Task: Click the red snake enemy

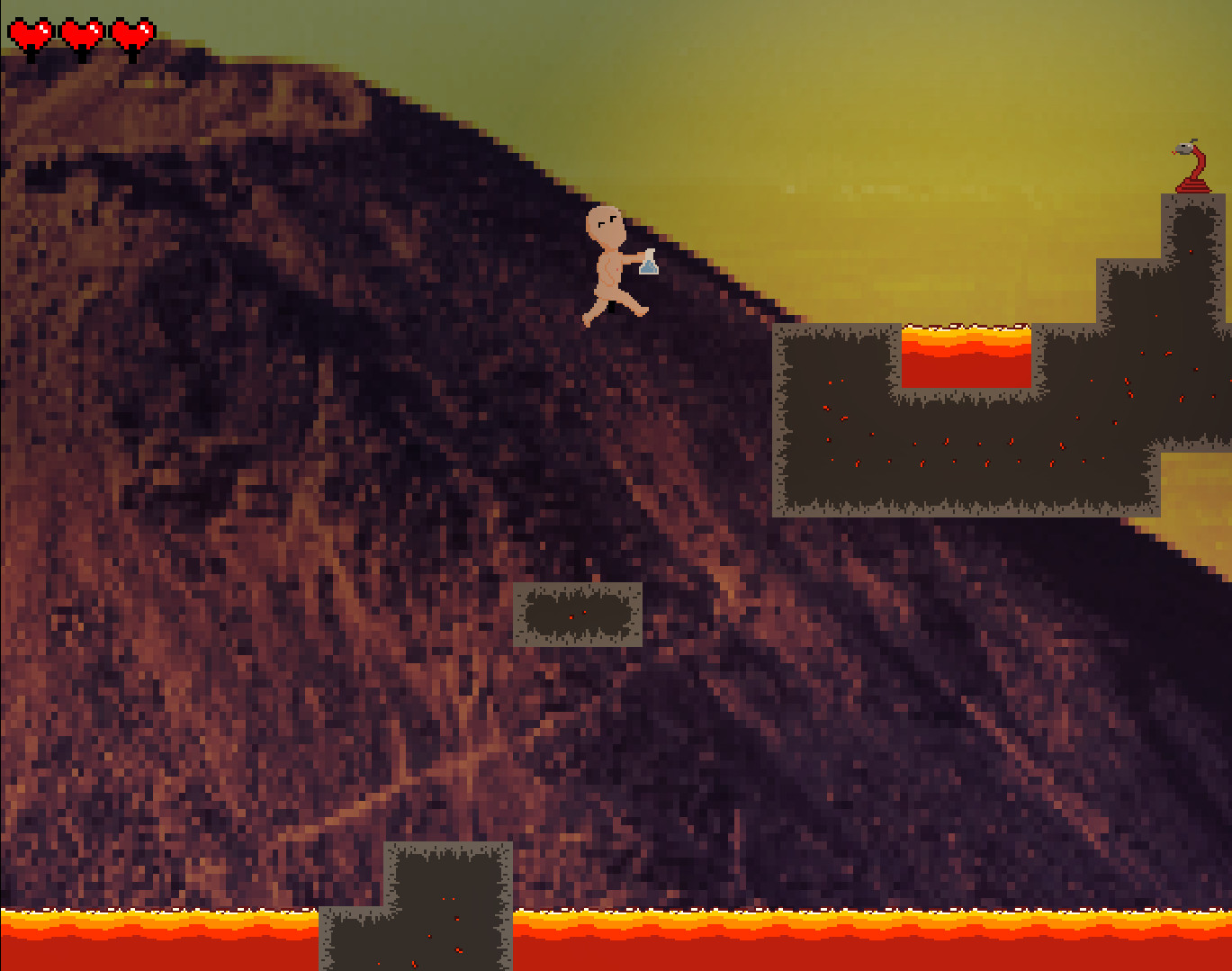Action: 1190,171
